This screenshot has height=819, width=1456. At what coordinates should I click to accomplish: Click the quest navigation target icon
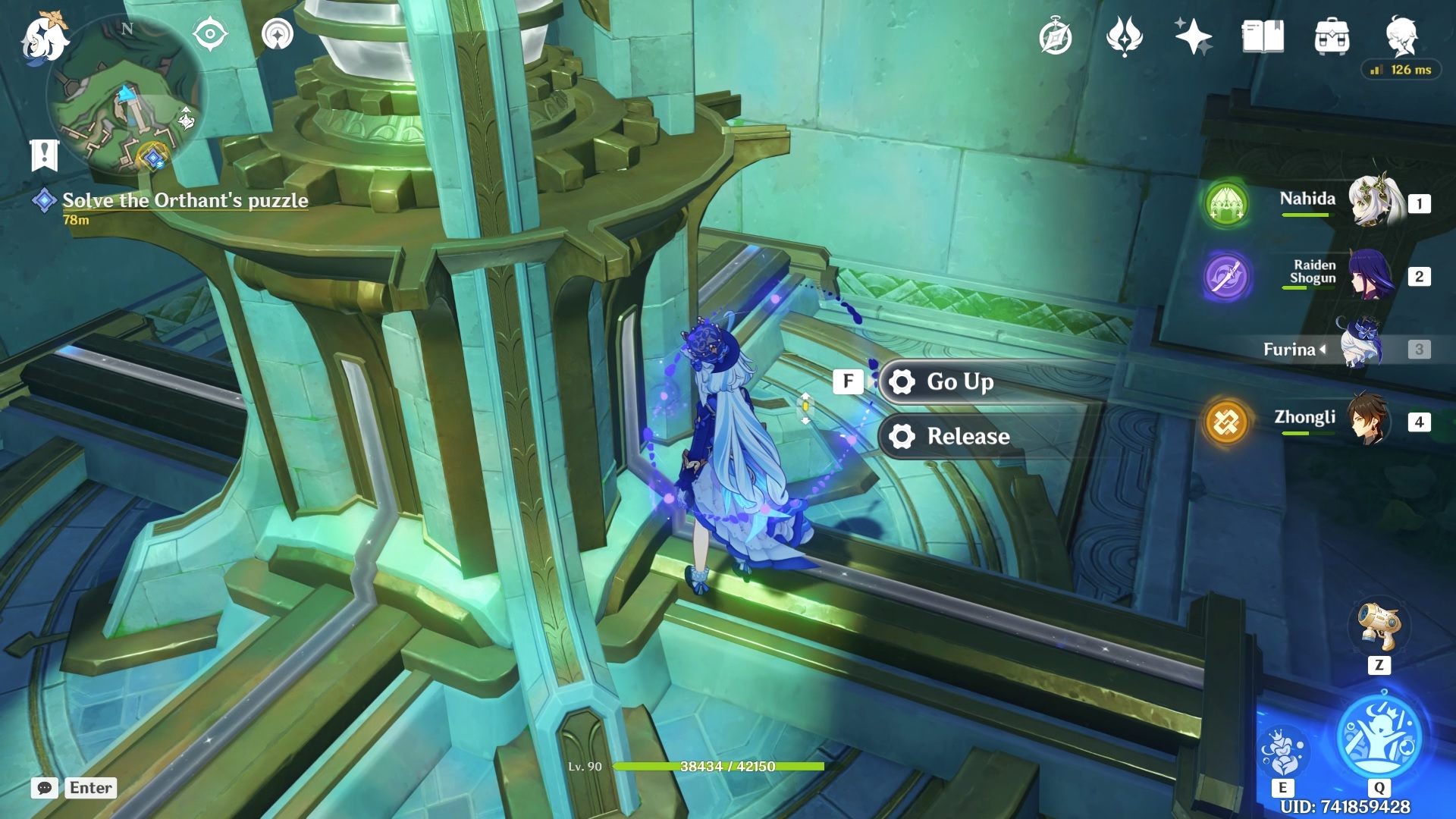[x=210, y=34]
